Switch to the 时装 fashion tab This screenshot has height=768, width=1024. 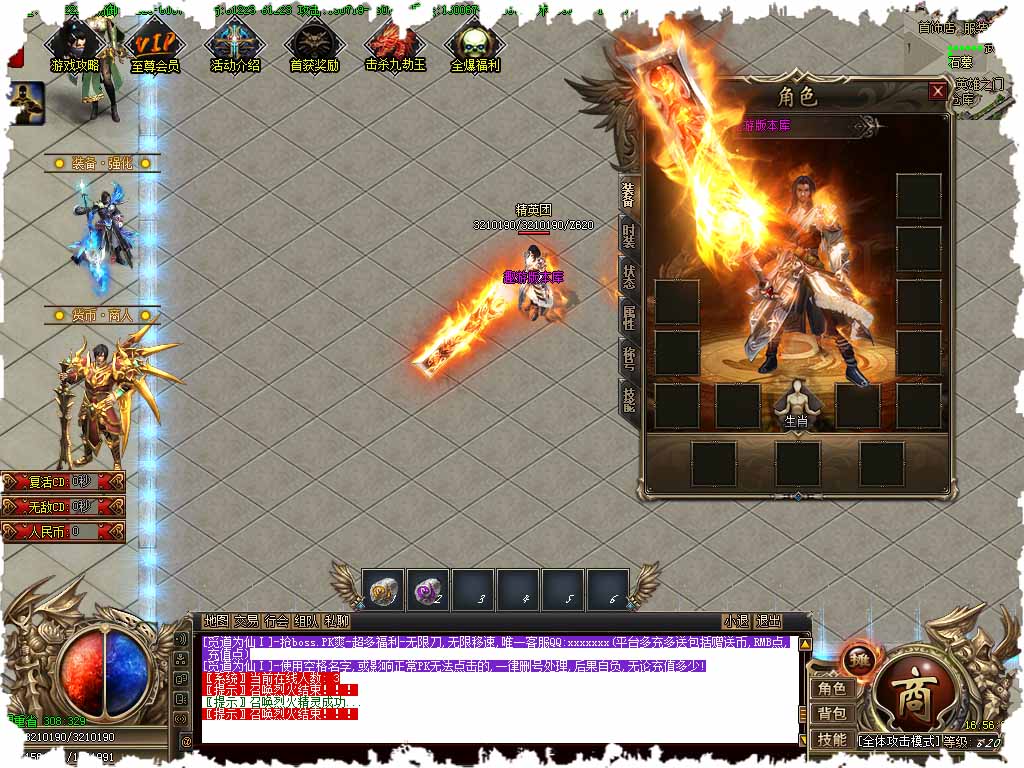tap(628, 236)
